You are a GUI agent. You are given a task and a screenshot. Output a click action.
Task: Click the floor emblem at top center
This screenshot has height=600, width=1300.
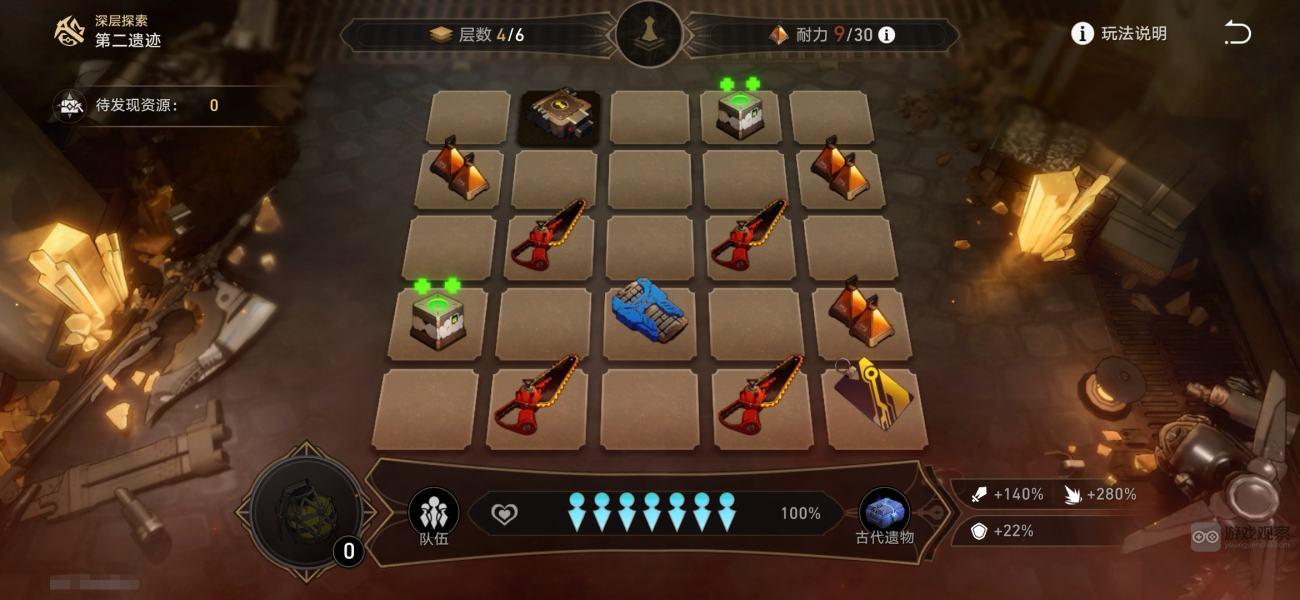coord(650,34)
